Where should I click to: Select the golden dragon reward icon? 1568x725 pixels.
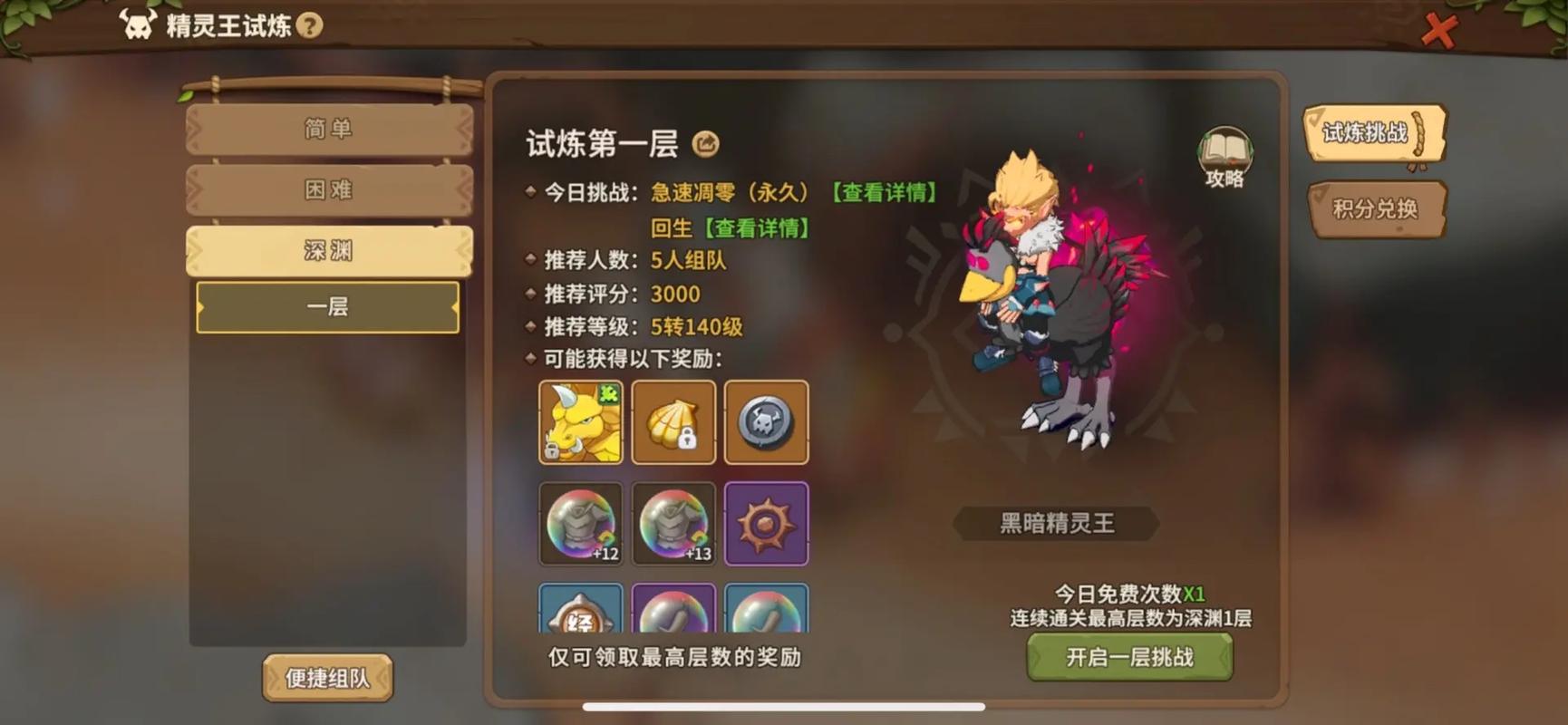[x=581, y=422]
